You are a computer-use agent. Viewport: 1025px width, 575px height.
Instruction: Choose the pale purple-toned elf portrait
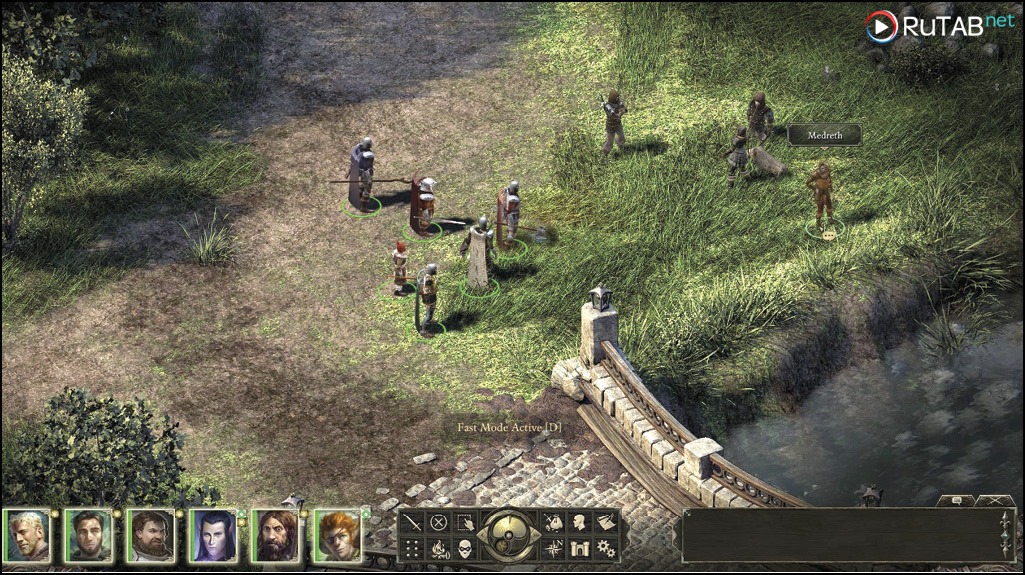tap(213, 536)
